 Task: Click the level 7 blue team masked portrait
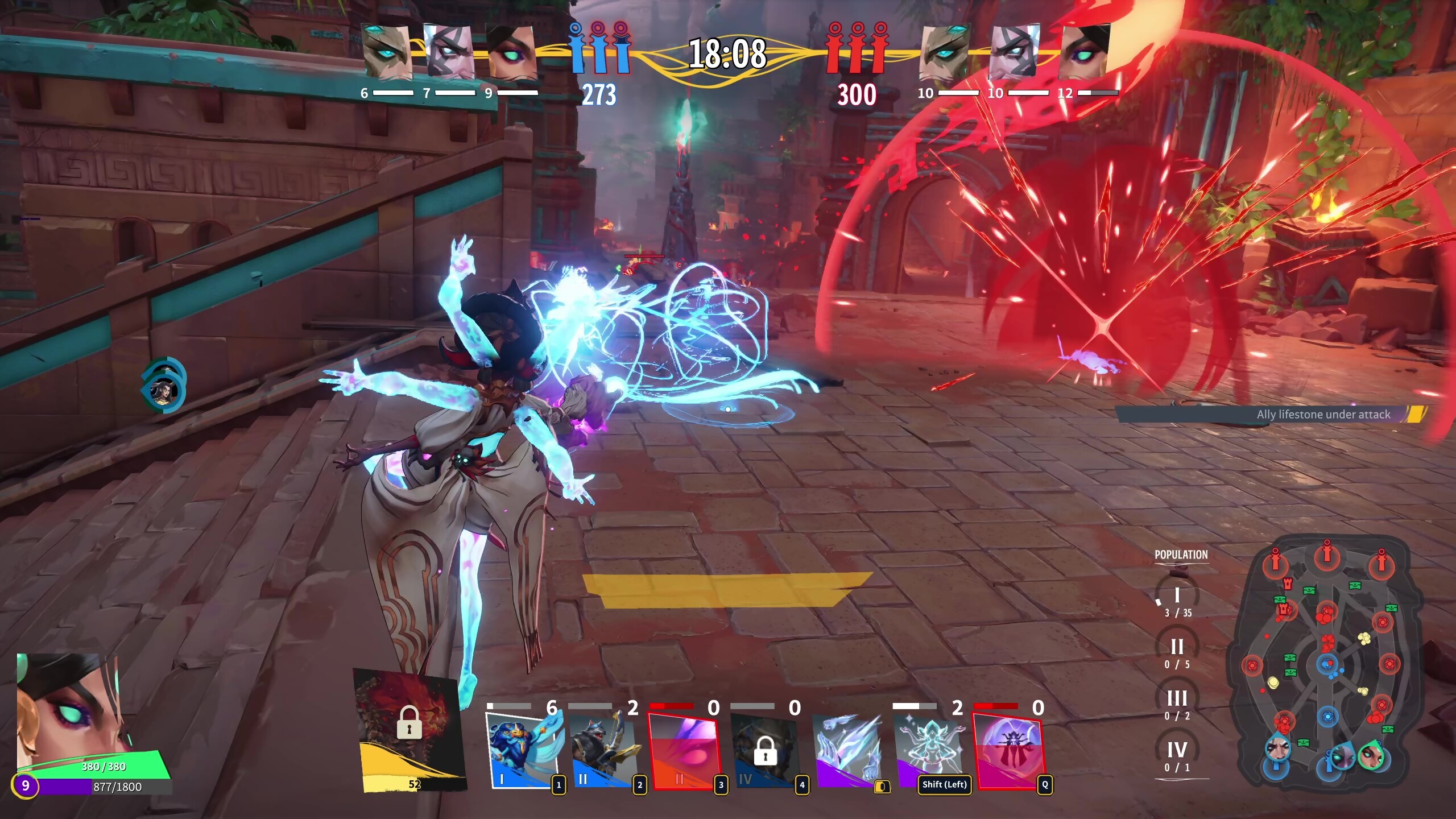pyautogui.click(x=449, y=52)
